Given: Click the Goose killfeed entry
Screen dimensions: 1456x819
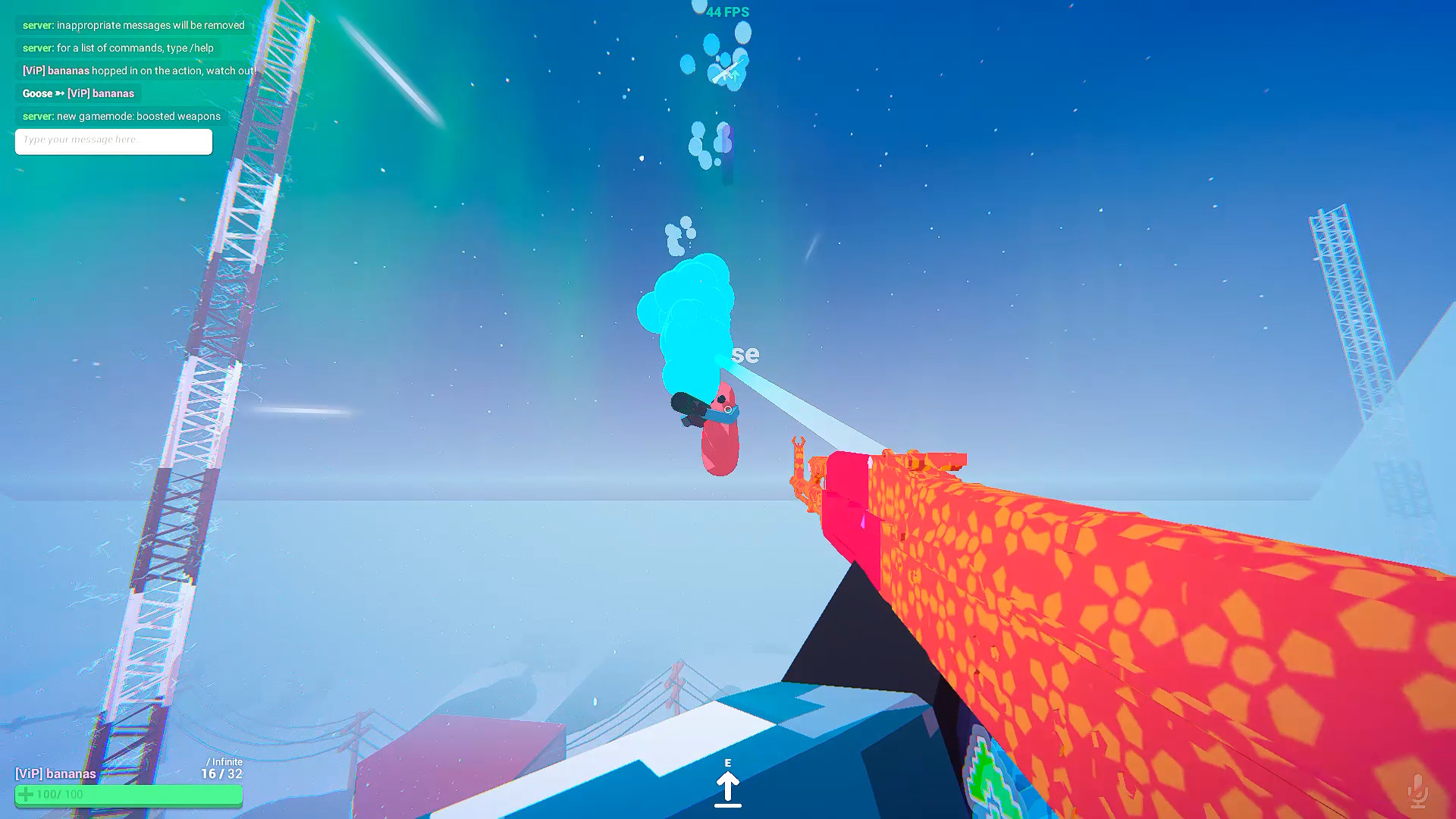Looking at the screenshot, I should point(77,93).
